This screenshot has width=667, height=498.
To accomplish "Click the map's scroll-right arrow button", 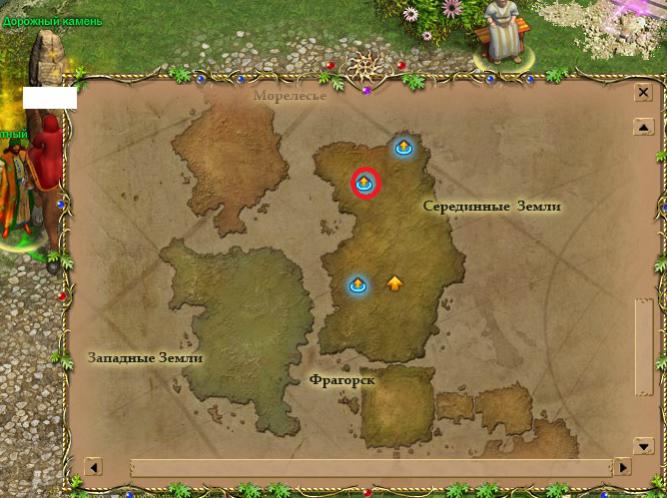I will pyautogui.click(x=622, y=467).
